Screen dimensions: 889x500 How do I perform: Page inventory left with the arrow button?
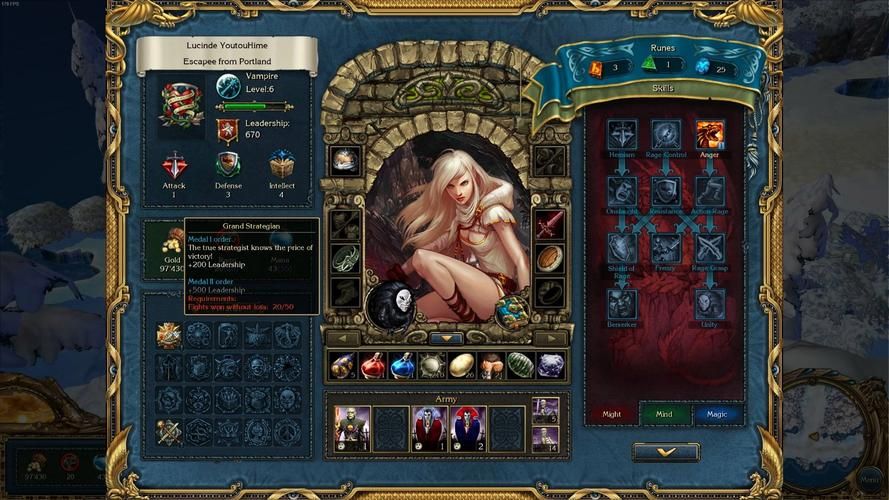pyautogui.click(x=342, y=338)
